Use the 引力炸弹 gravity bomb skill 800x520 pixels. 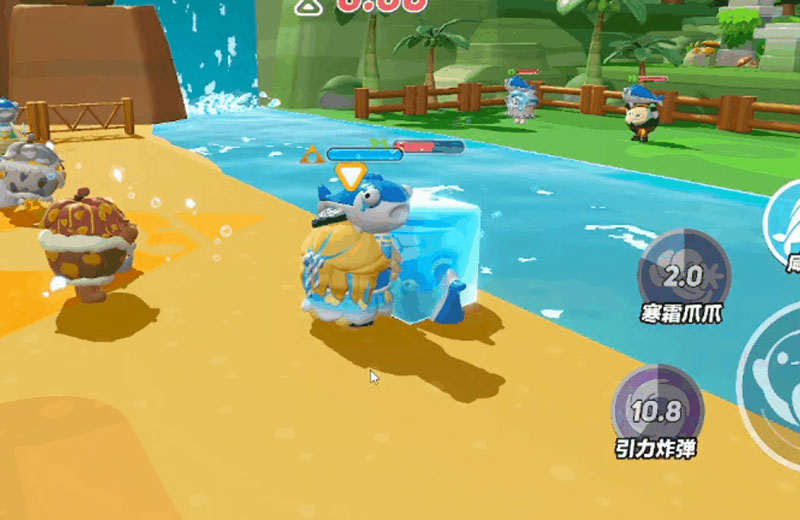point(657,408)
